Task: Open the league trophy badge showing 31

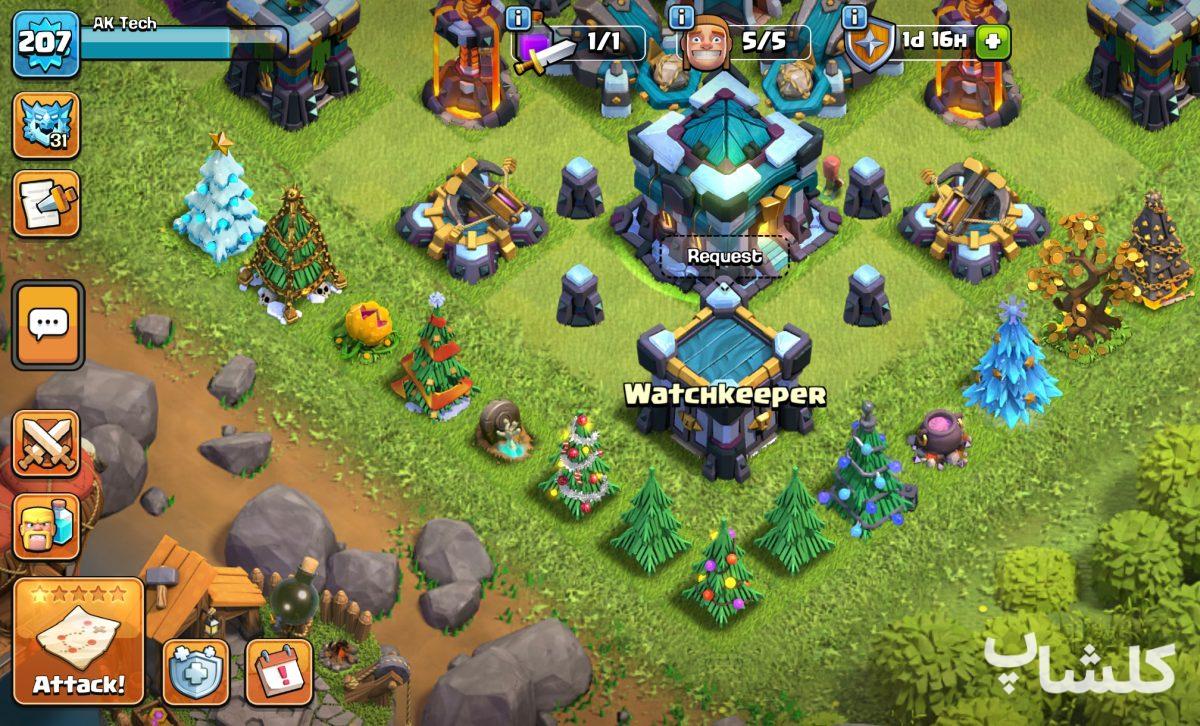Action: pos(46,125)
